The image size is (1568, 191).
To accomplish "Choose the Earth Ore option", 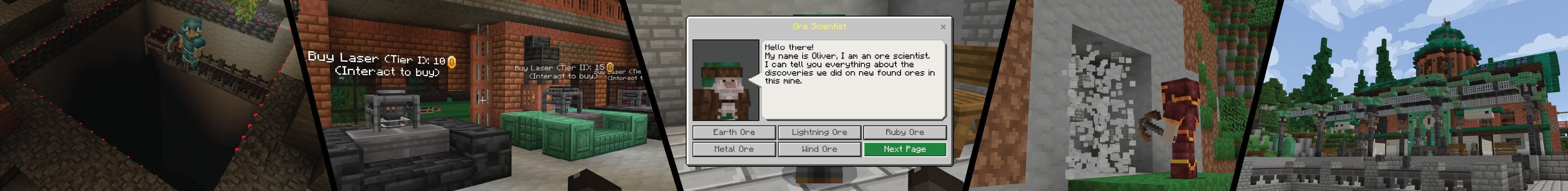I will [734, 132].
